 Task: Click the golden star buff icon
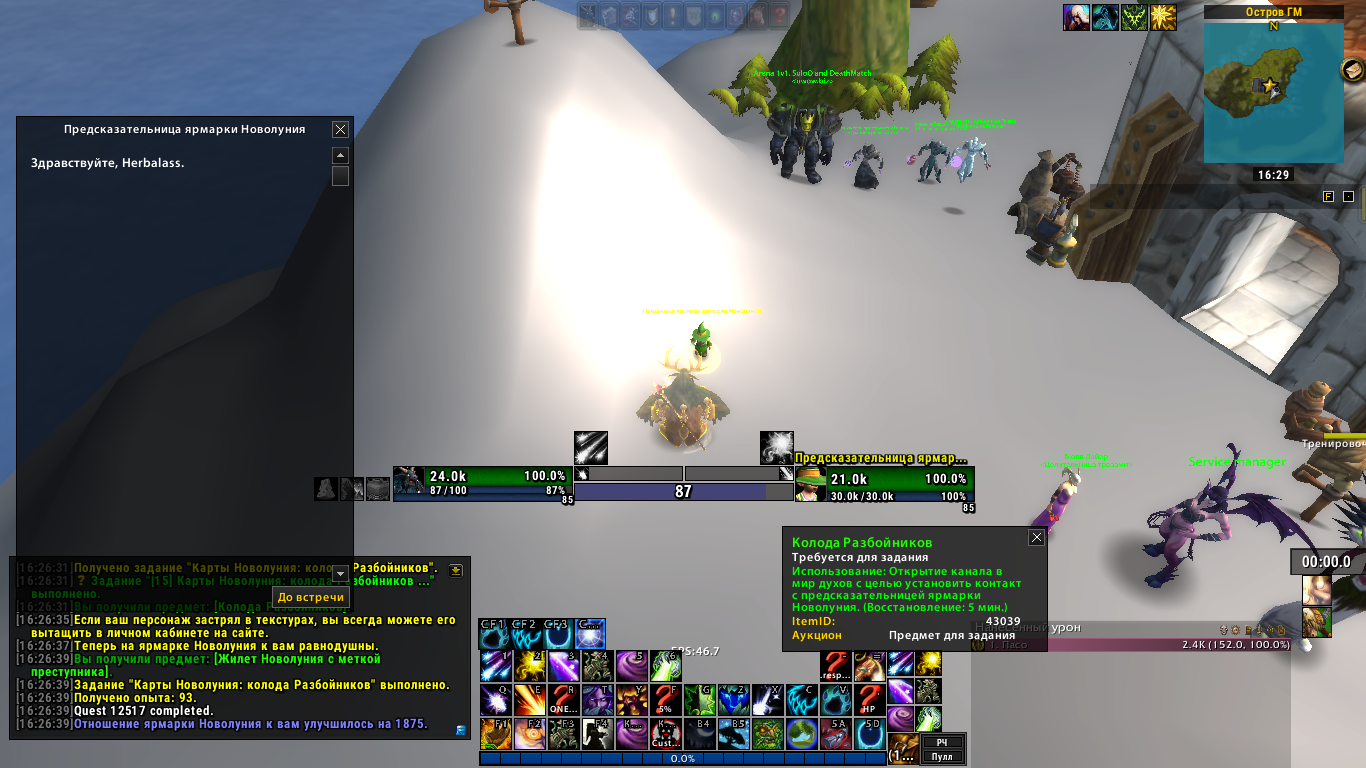1163,17
